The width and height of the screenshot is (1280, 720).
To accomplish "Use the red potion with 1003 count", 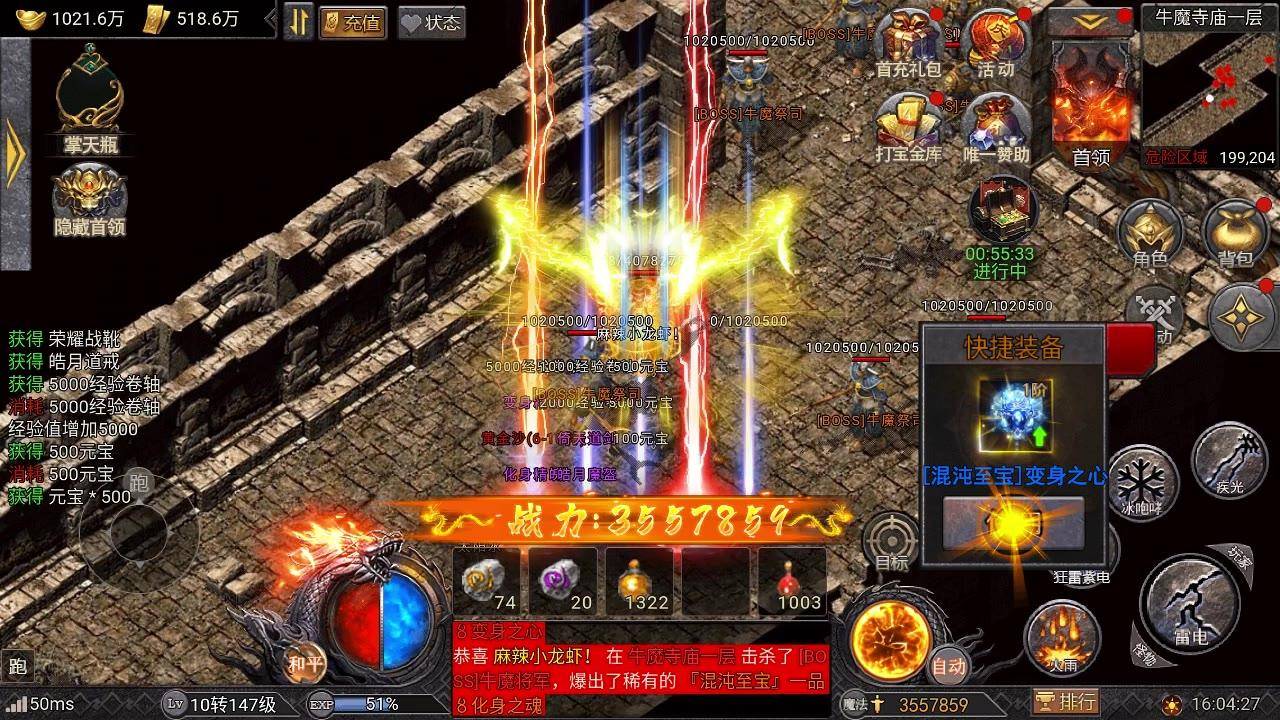I will [791, 582].
